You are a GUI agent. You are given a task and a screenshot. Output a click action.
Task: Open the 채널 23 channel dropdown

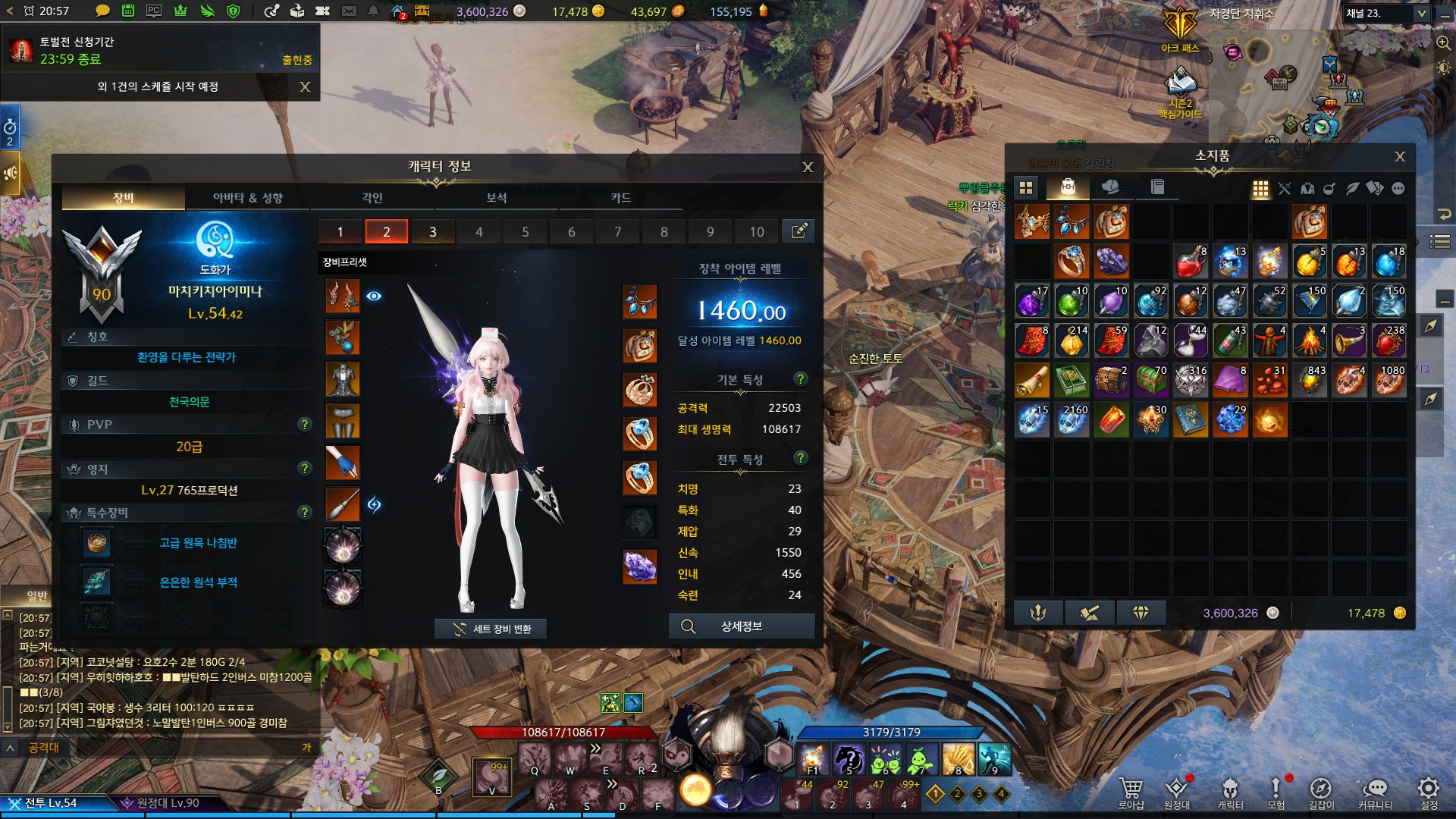coord(1421,14)
